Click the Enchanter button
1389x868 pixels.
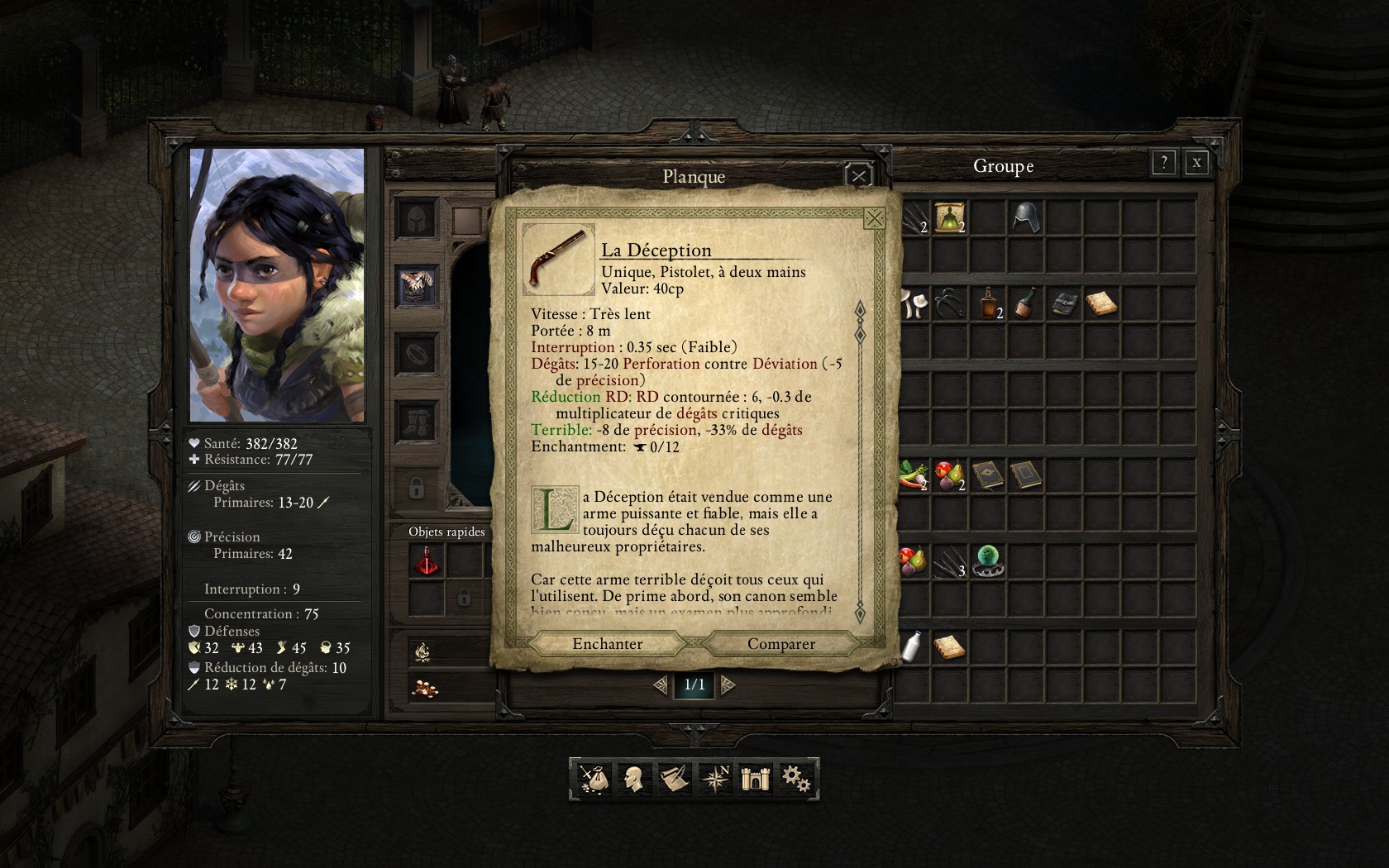click(x=607, y=644)
